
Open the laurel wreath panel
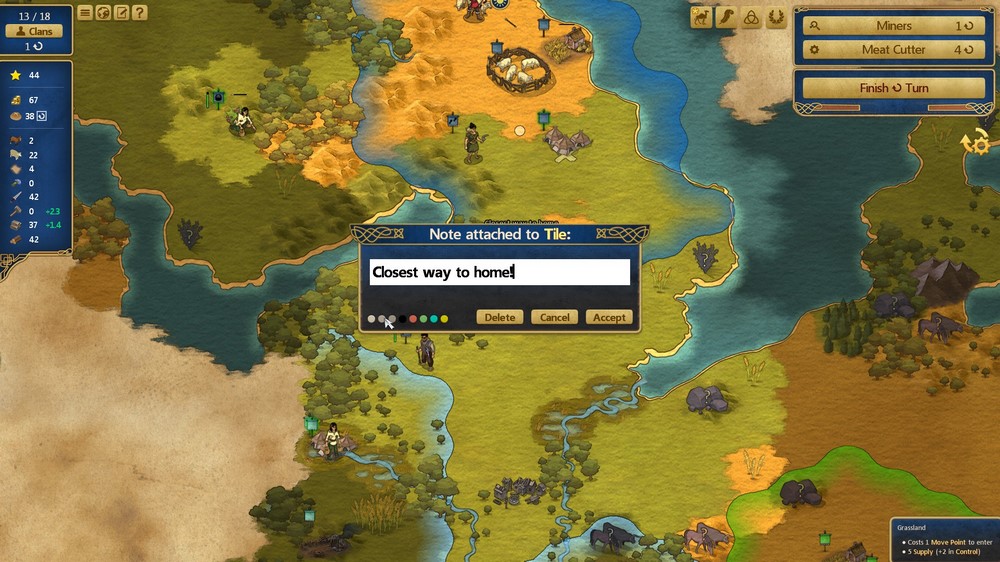776,17
